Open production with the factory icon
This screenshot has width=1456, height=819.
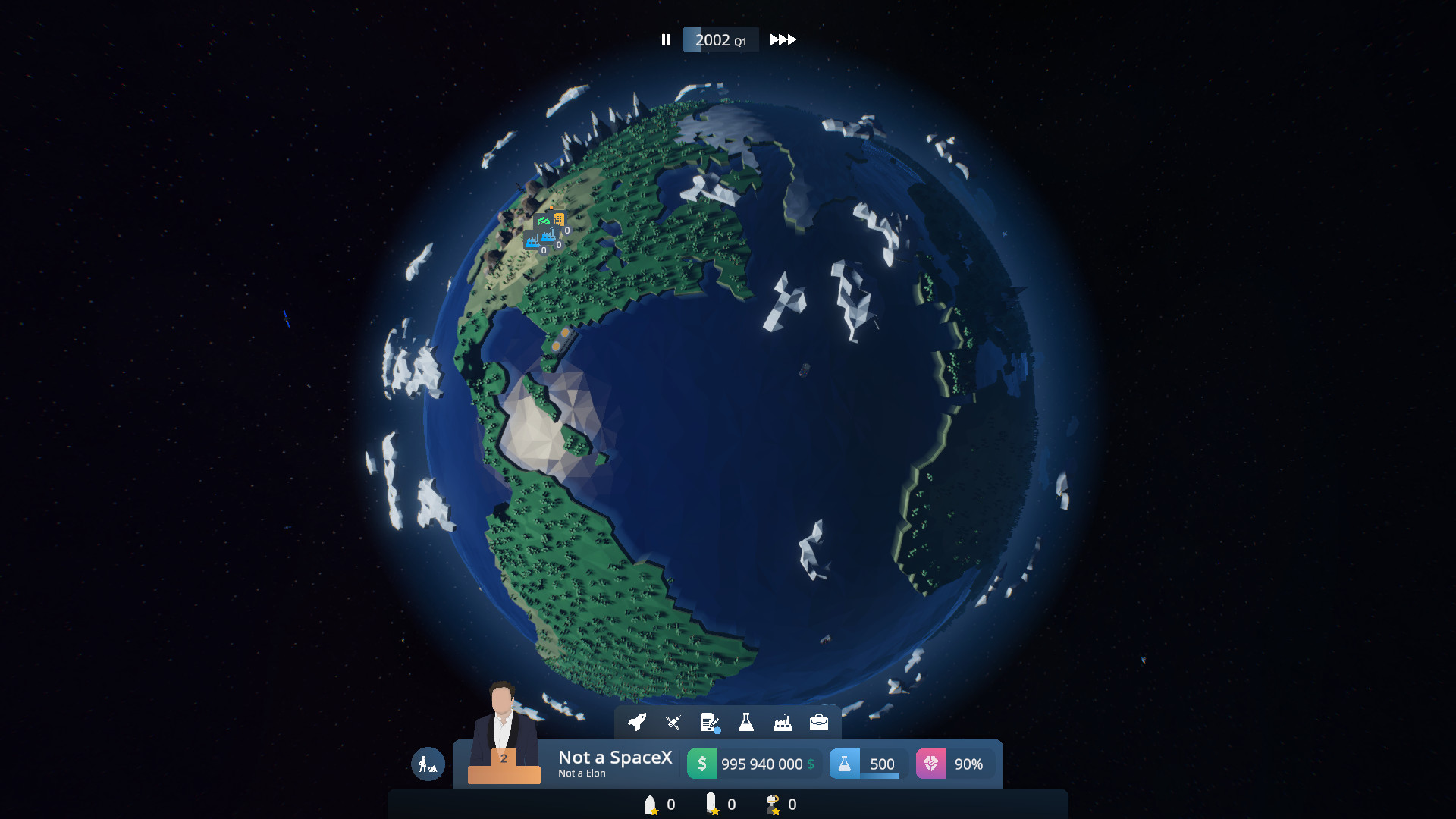click(783, 722)
